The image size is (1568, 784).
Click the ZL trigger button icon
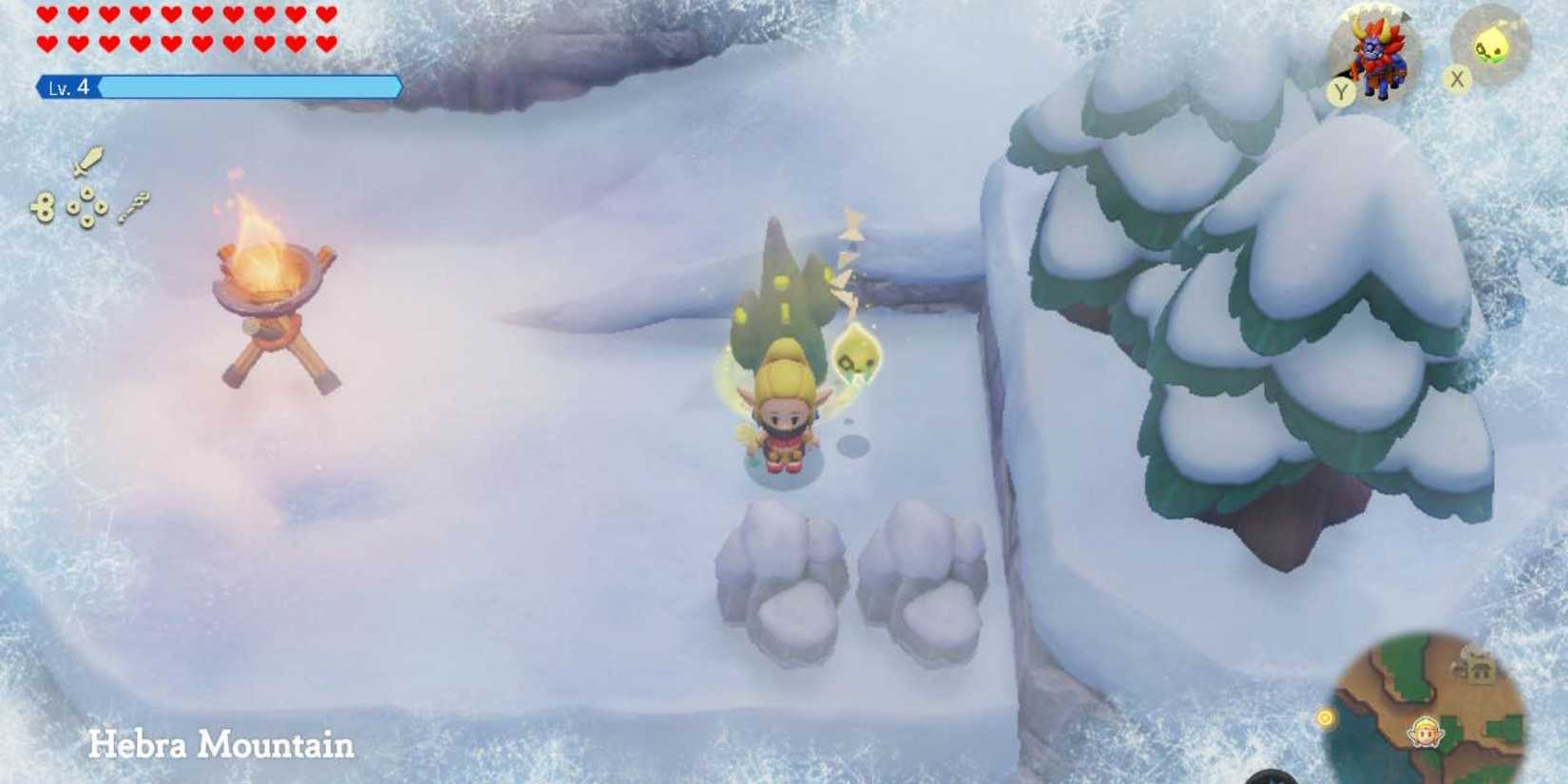pyautogui.click(x=45, y=205)
